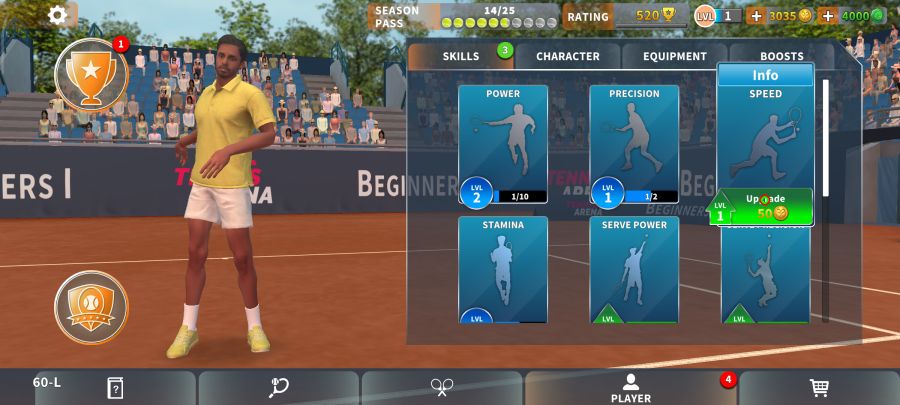Show the Boosts tab
This screenshot has height=405, width=900.
[x=781, y=56]
